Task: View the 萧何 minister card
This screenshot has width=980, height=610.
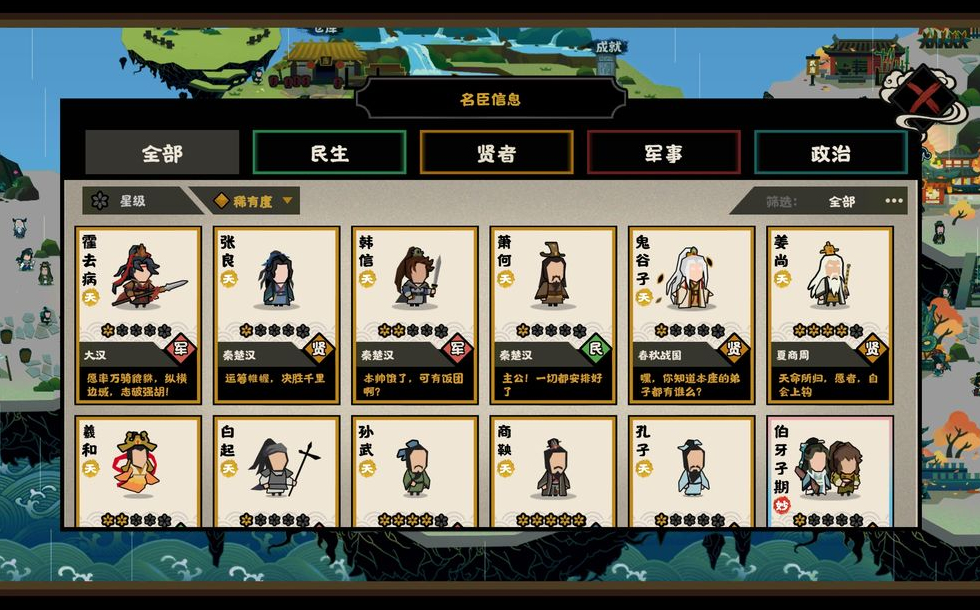Action: click(x=553, y=314)
